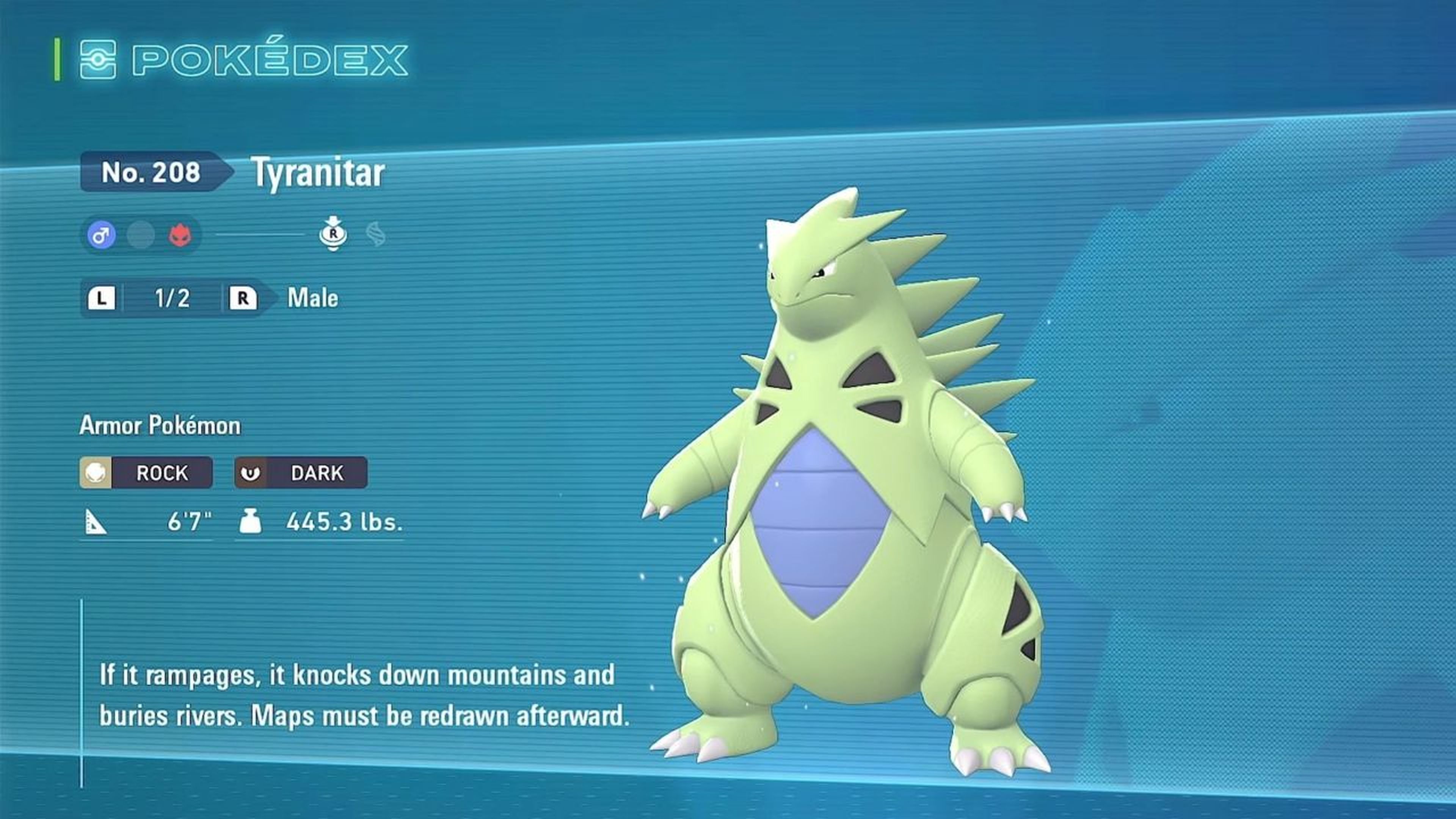Viewport: 1456px width, 819px height.
Task: Select the Tyranitar name heading
Action: click(319, 173)
